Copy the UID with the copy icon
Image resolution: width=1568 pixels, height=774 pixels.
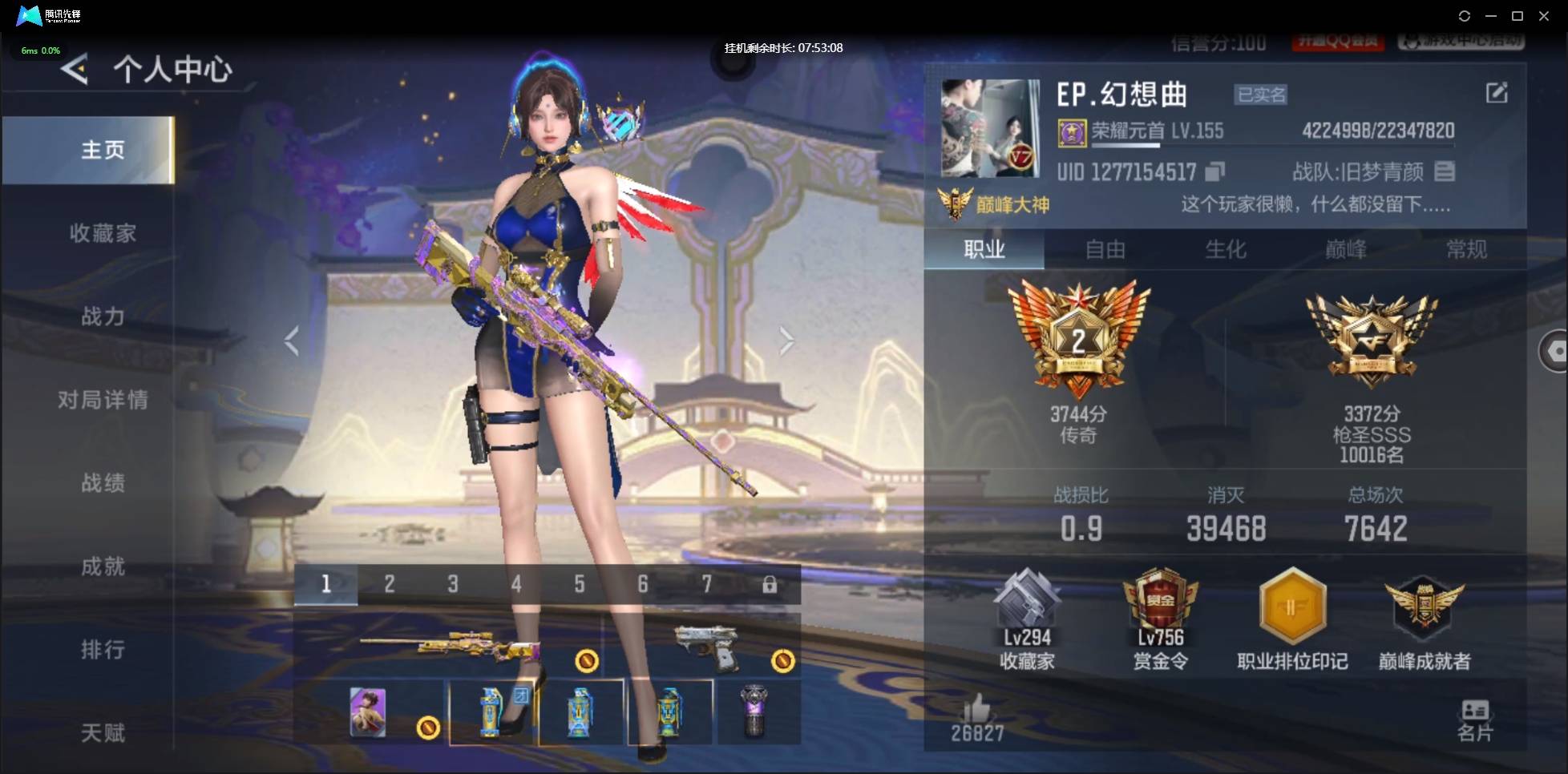click(x=1215, y=171)
